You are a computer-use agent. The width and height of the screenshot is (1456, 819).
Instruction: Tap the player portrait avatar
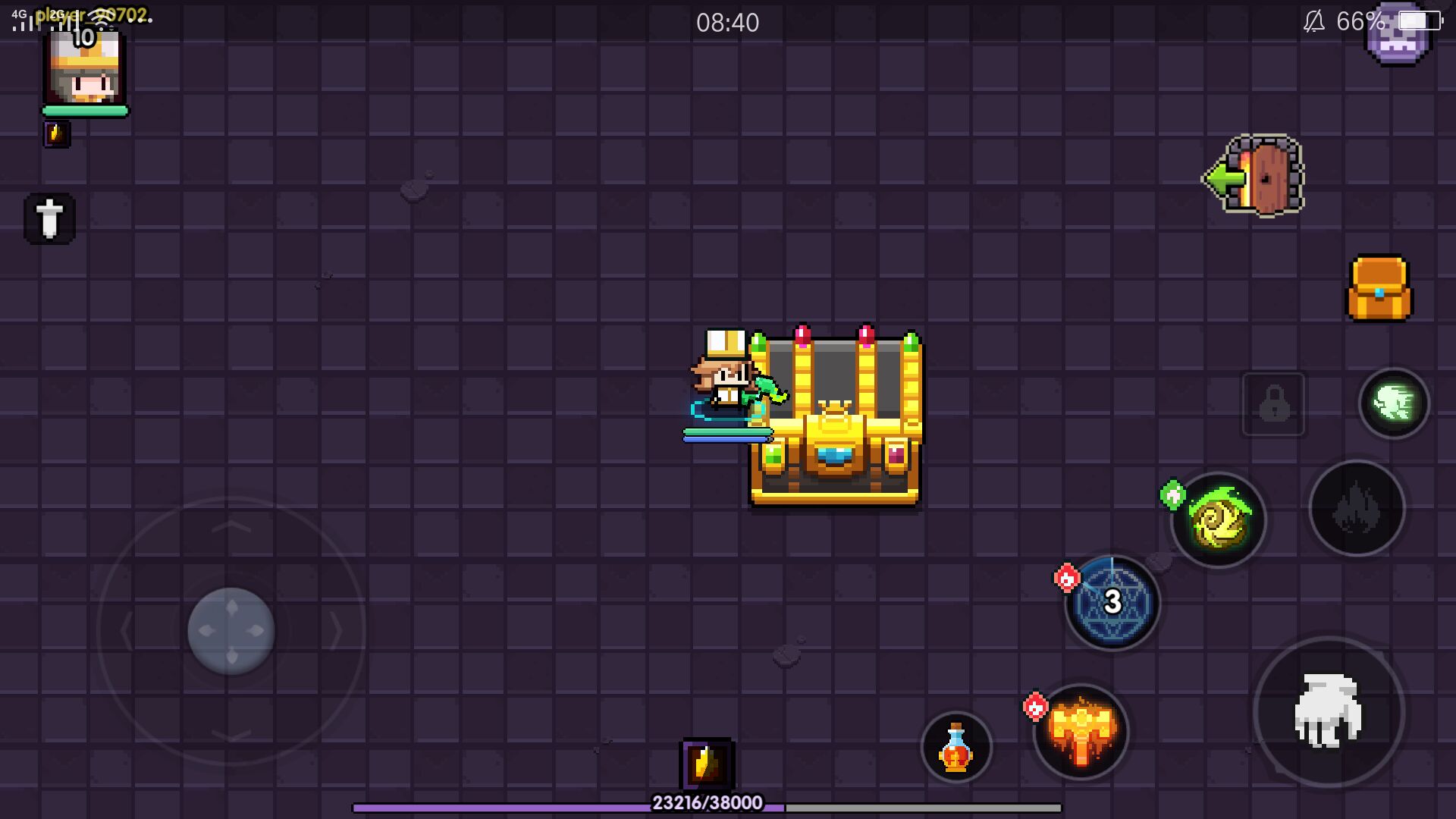tap(84, 70)
